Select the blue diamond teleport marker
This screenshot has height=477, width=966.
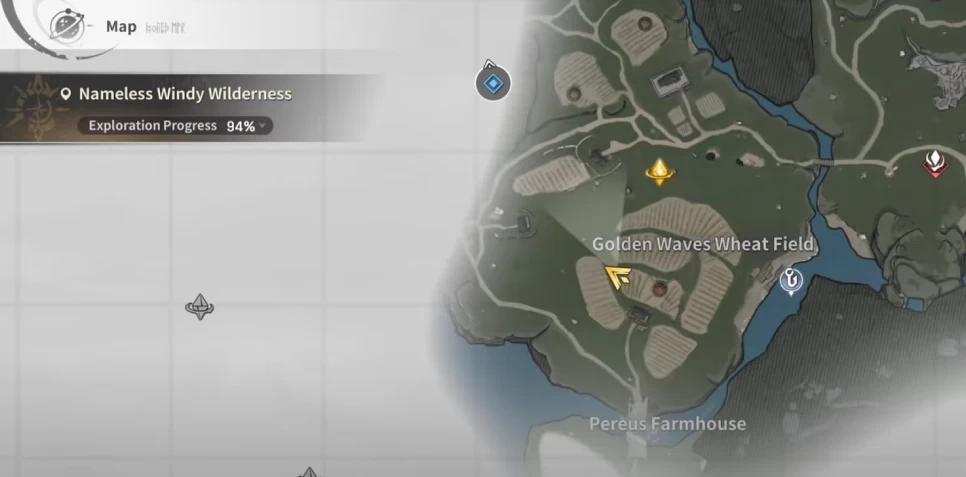point(491,83)
